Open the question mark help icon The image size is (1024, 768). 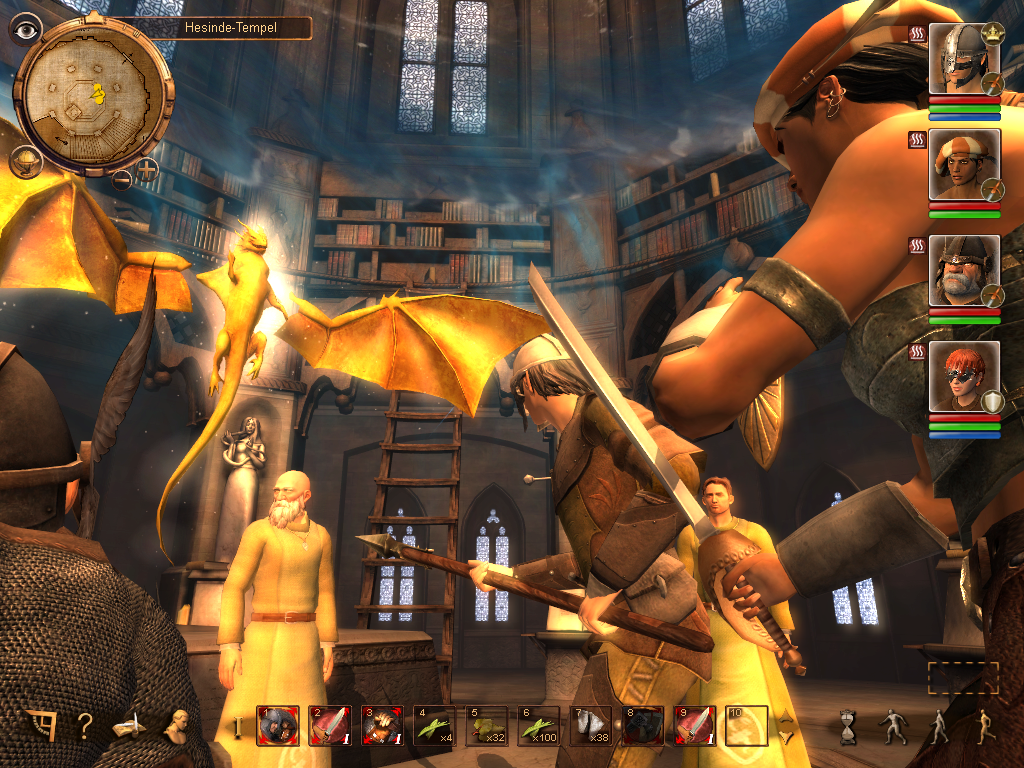[85, 726]
